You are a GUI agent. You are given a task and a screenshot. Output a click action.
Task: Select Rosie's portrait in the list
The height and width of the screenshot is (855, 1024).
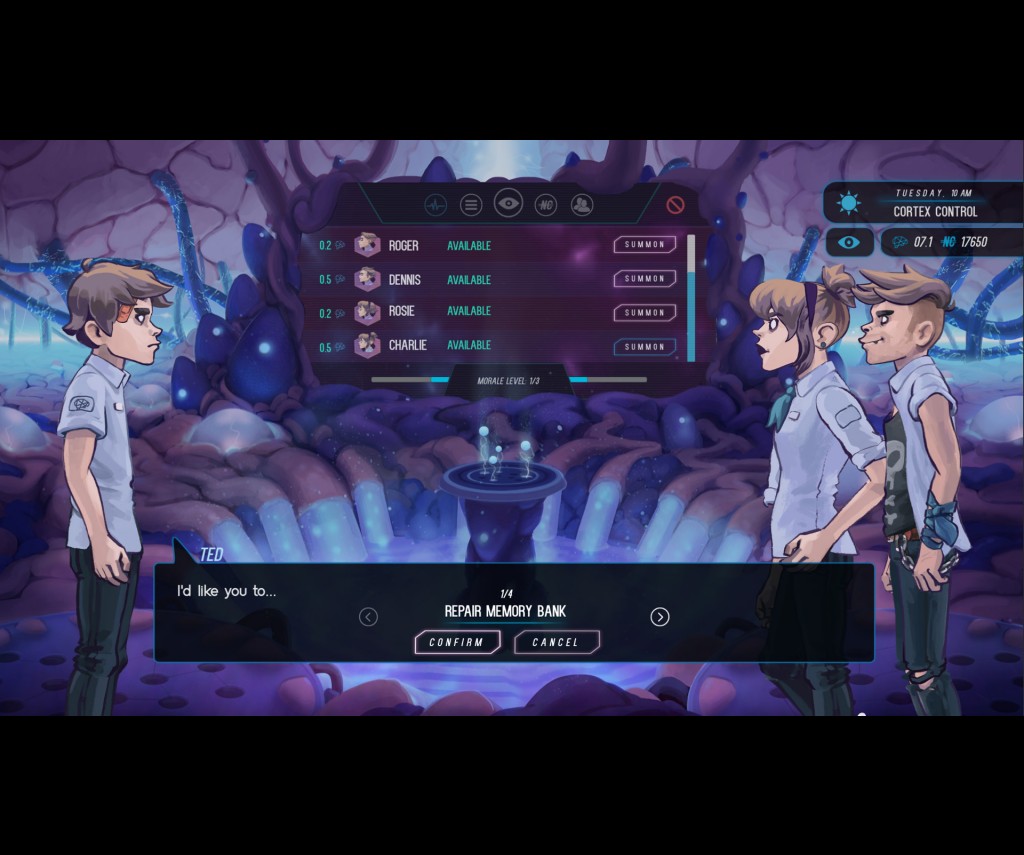(x=367, y=312)
